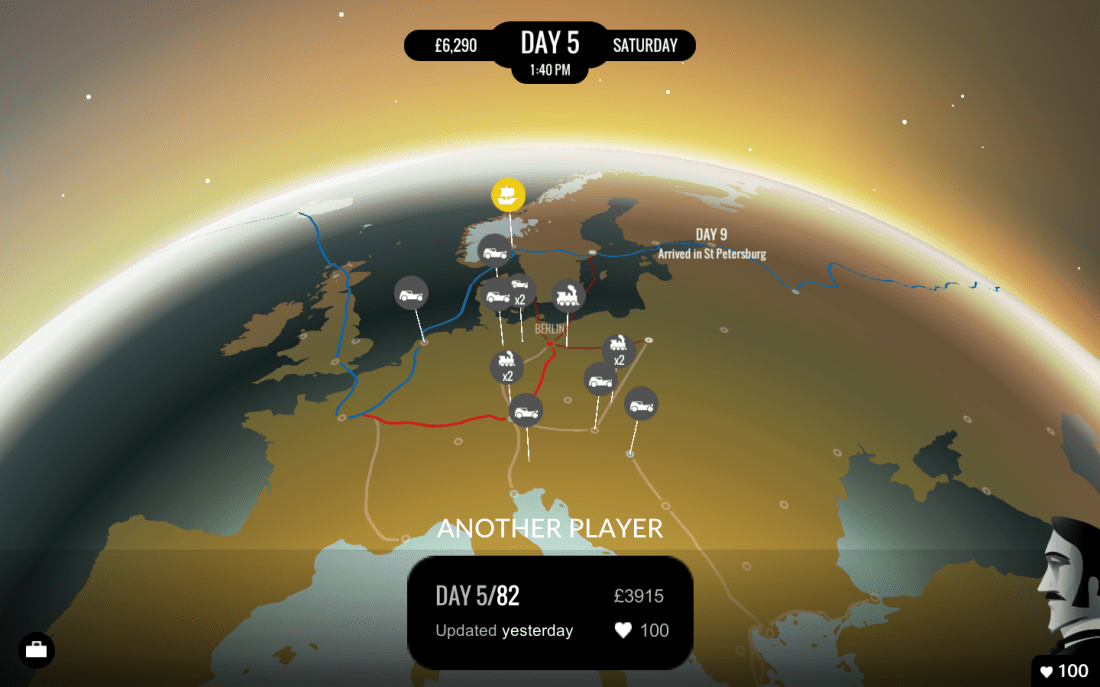
Task: Select the yellow ship route marker
Action: coord(508,193)
